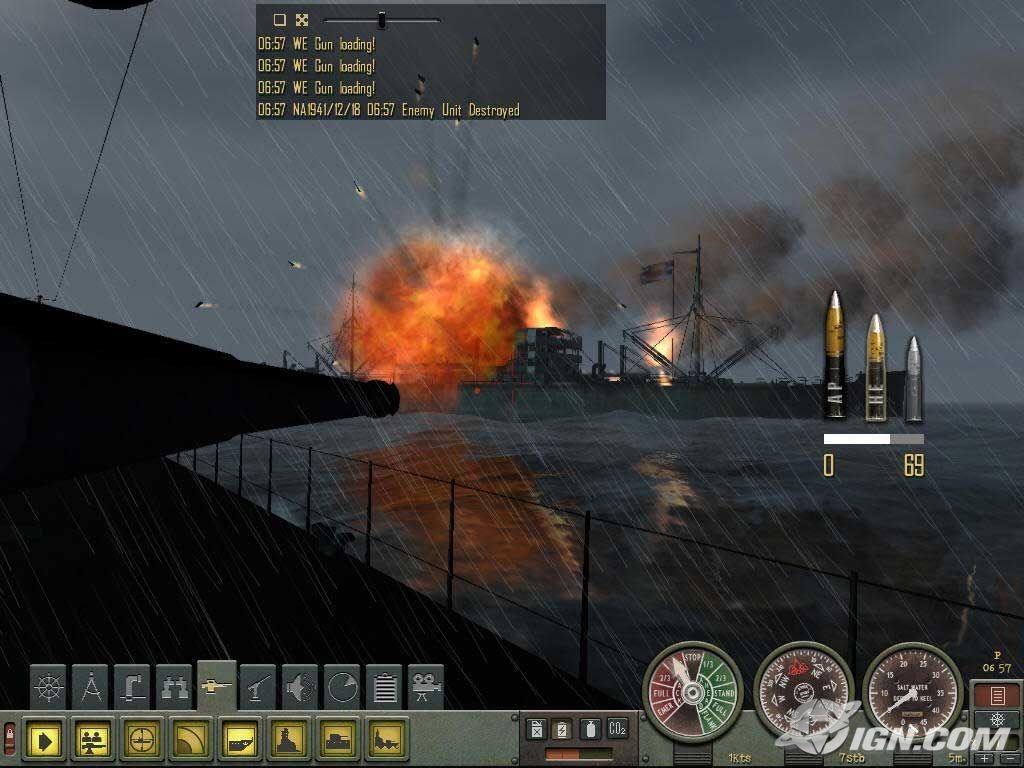This screenshot has height=768, width=1024.
Task: Switch to the binoculars watch tab
Action: pyautogui.click(x=174, y=687)
